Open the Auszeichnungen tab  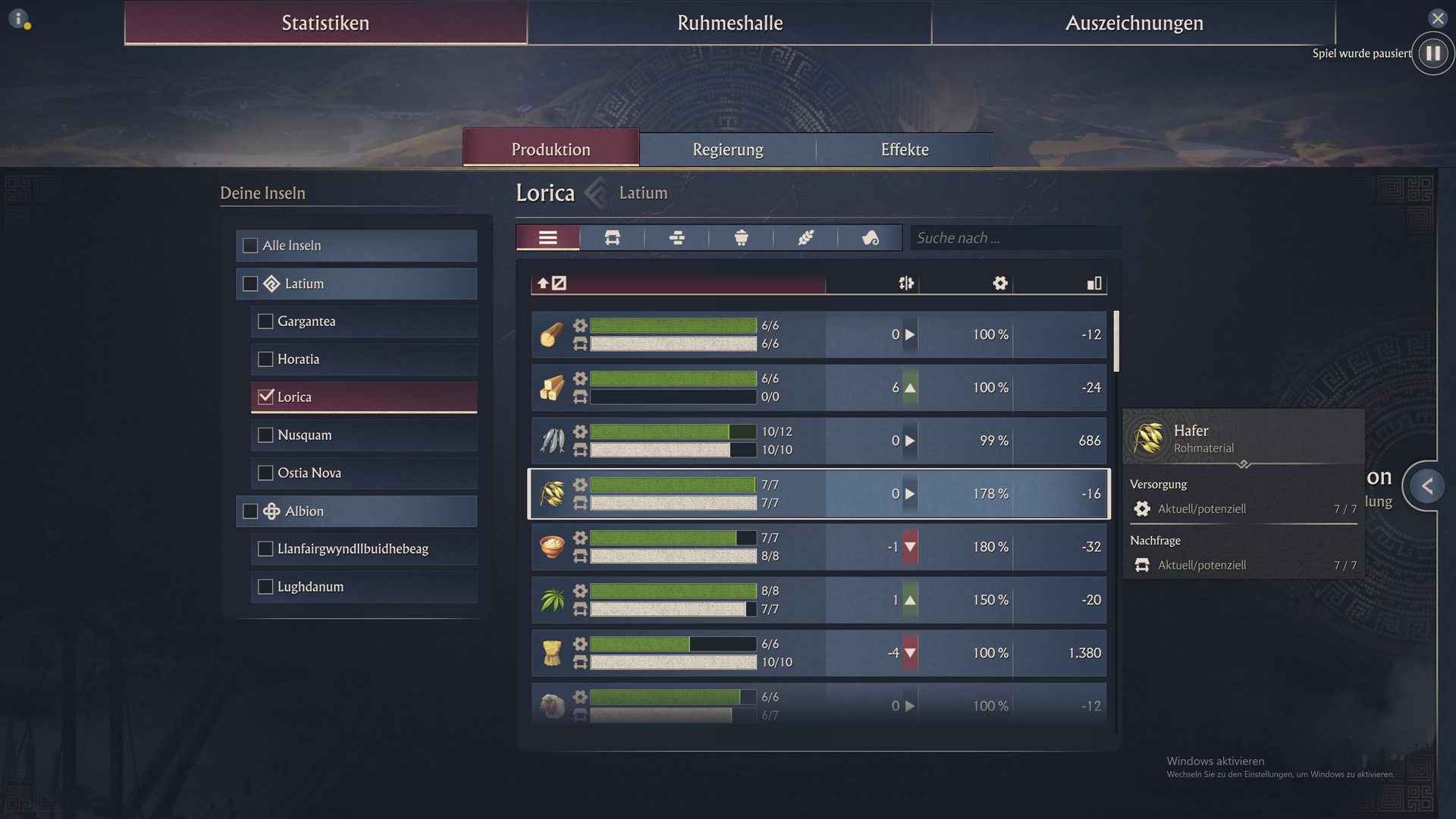(1134, 23)
